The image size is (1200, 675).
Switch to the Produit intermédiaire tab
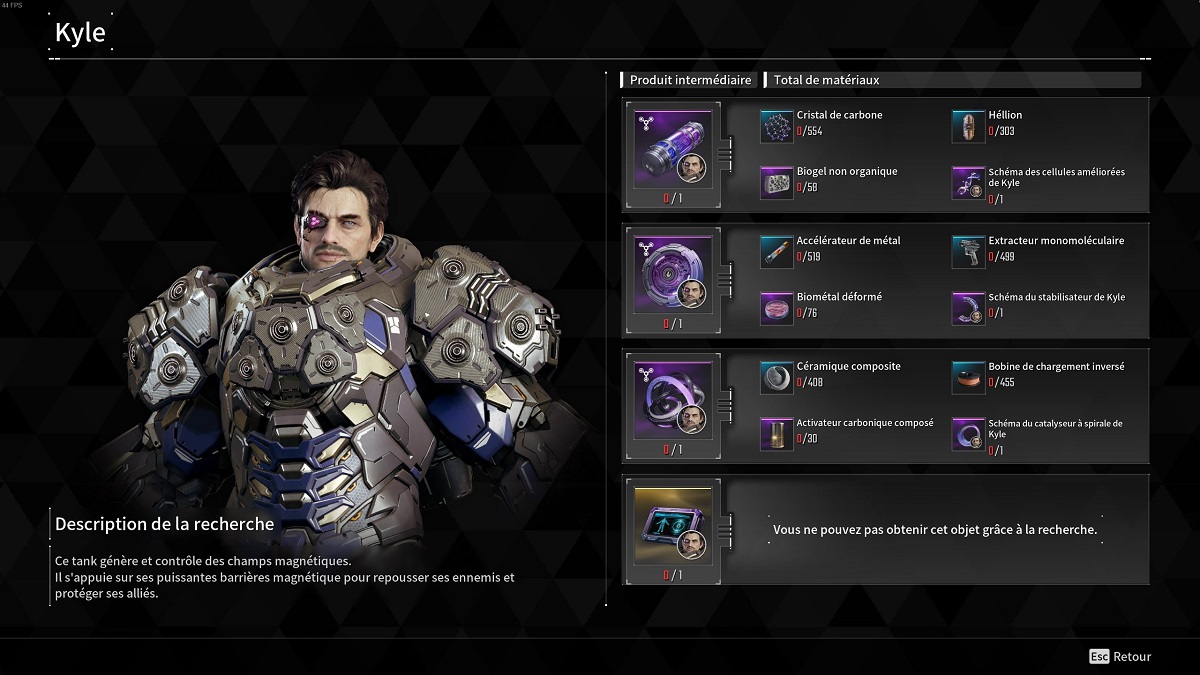tap(690, 80)
